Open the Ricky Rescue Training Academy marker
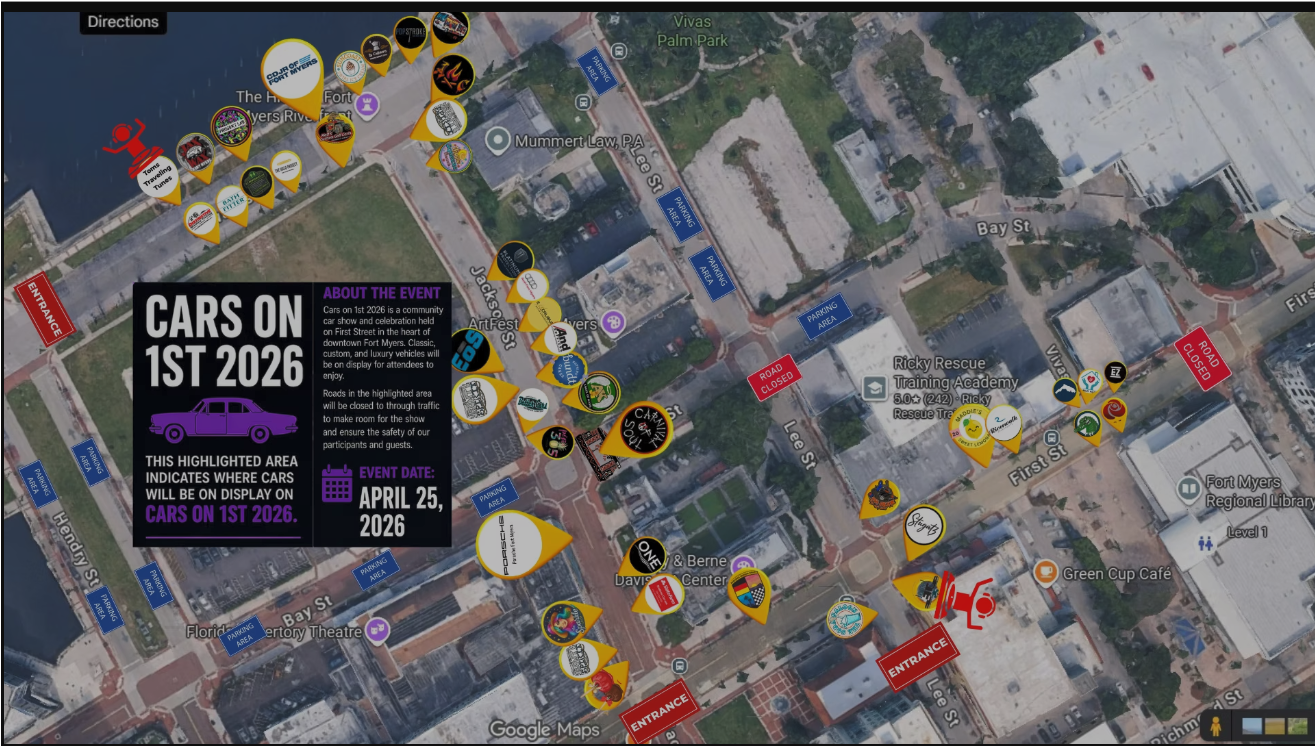Screen dimensions: 1316x747 pyautogui.click(x=875, y=387)
